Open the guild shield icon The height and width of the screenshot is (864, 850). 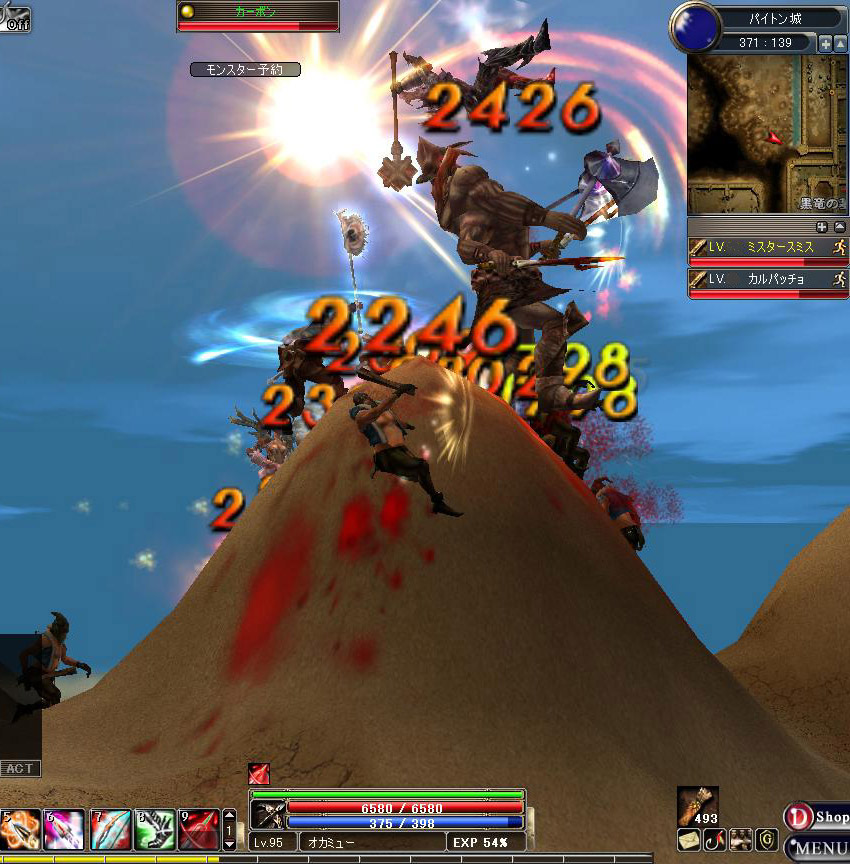click(x=766, y=840)
